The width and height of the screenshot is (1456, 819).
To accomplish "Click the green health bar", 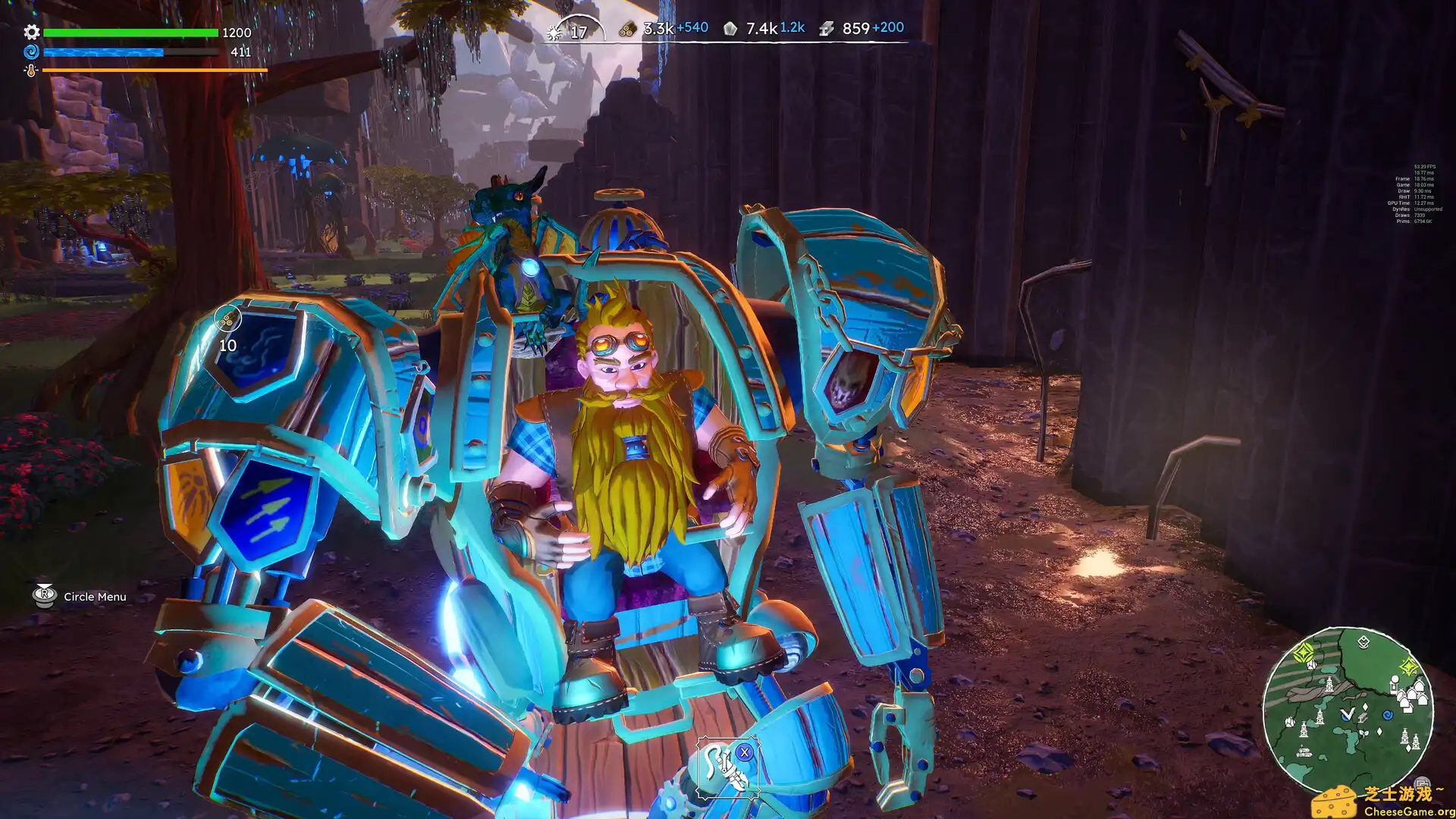I will 129,34.
